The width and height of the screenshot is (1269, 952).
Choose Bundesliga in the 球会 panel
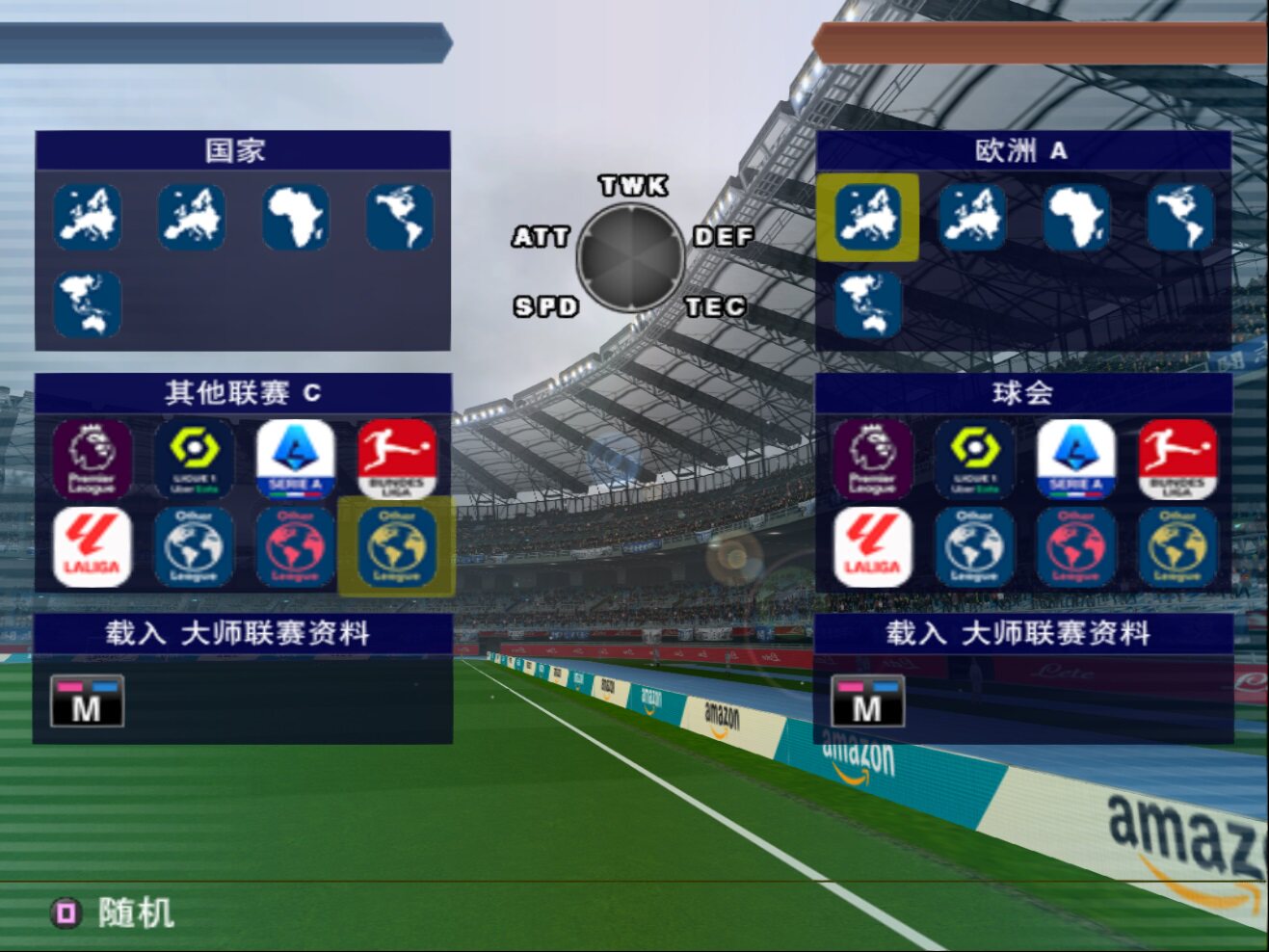1176,459
